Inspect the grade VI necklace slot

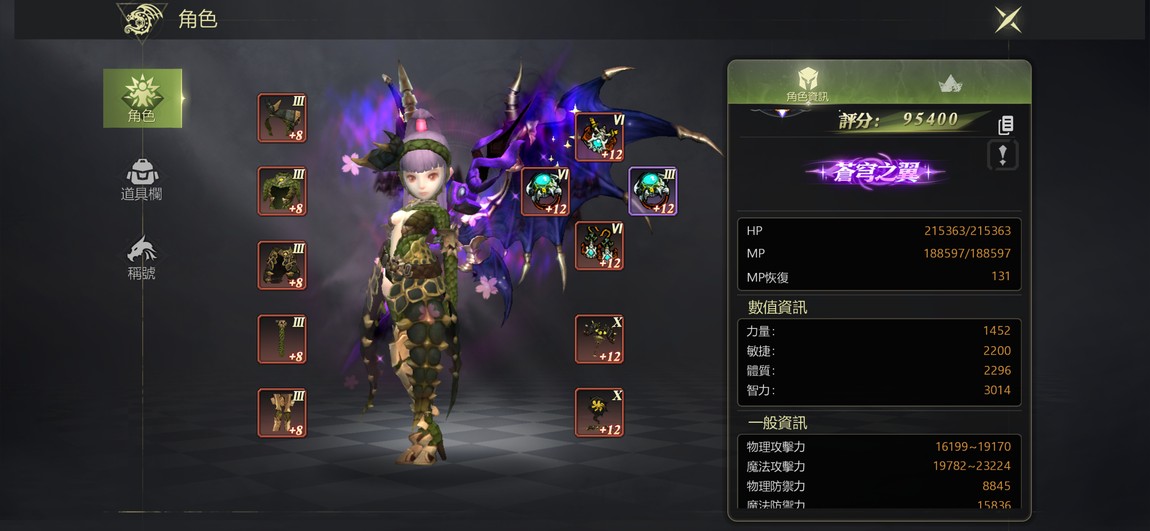tap(599, 136)
